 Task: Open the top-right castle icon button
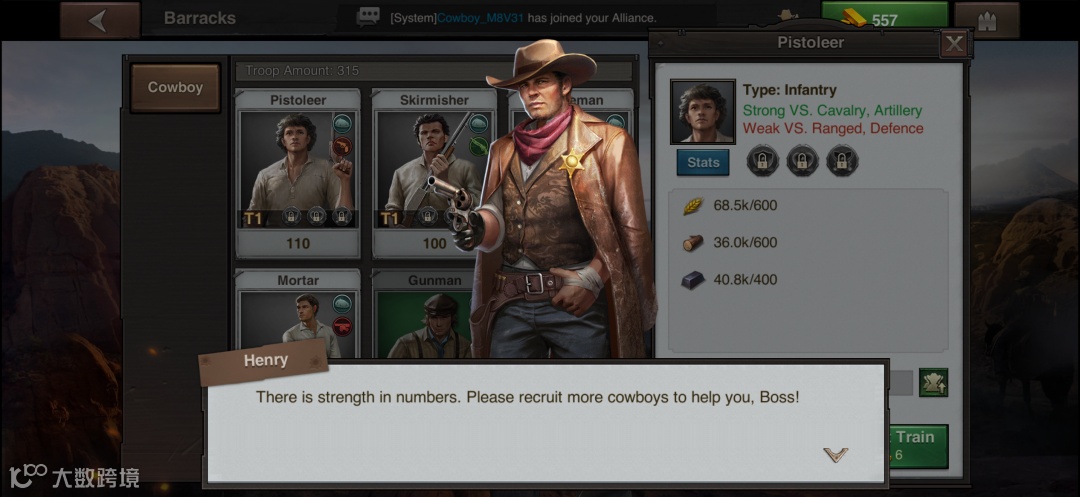pos(986,20)
